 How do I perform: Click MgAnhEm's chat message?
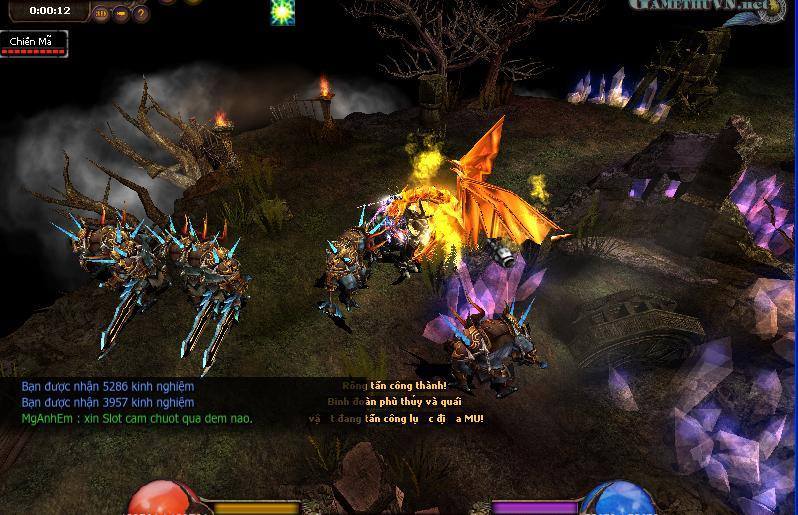137,418
